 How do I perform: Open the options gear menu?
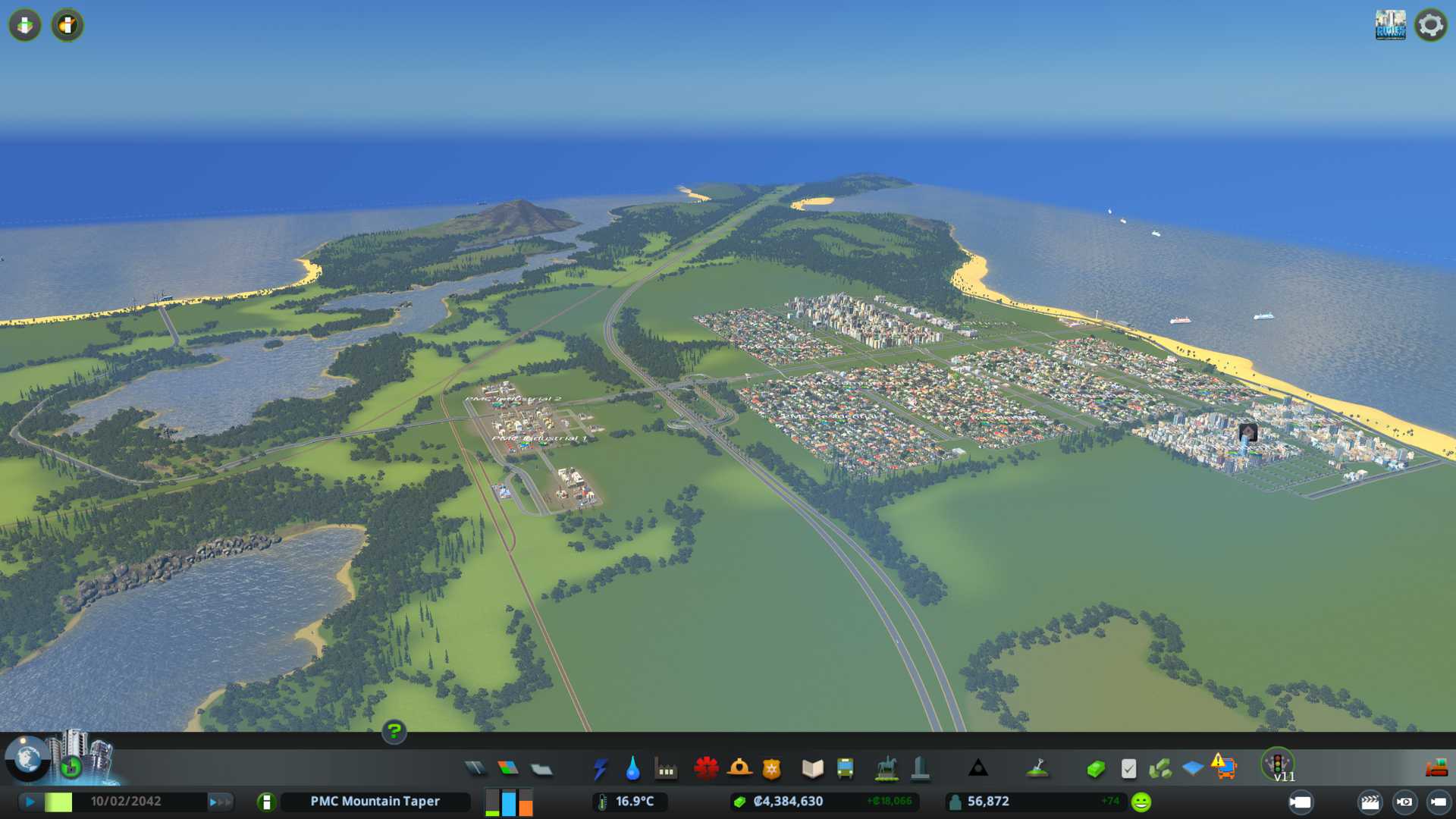point(1430,25)
